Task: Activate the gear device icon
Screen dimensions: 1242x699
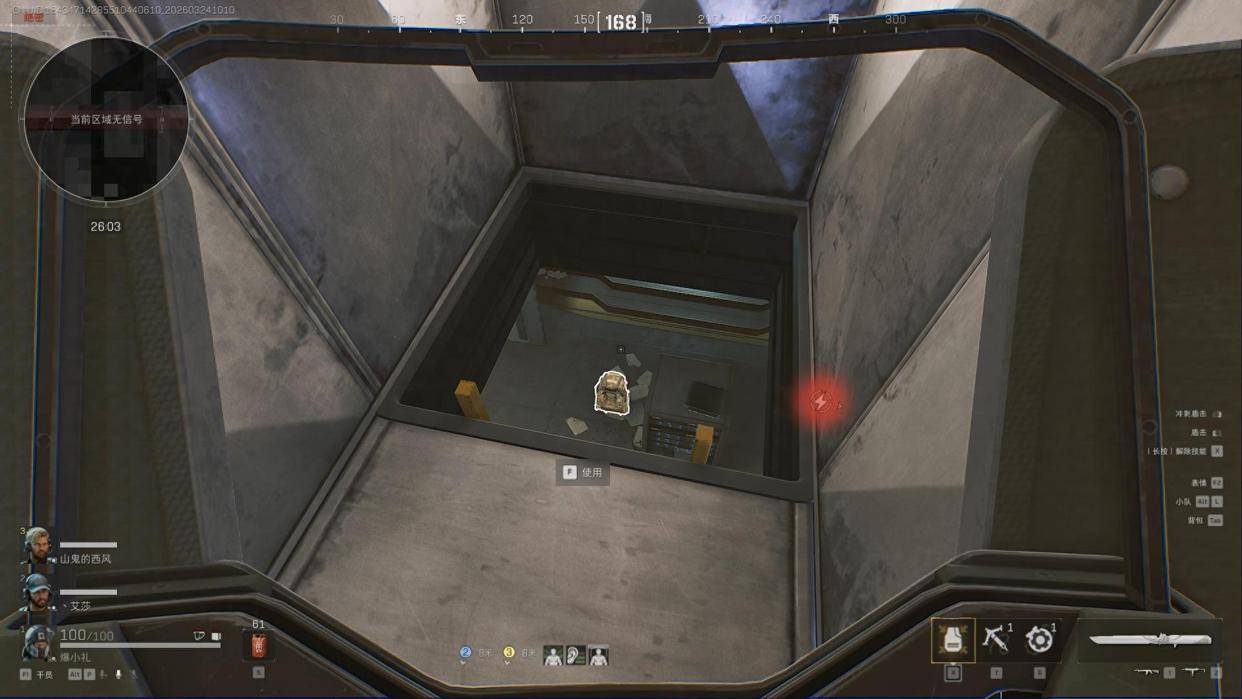Action: (x=1040, y=640)
